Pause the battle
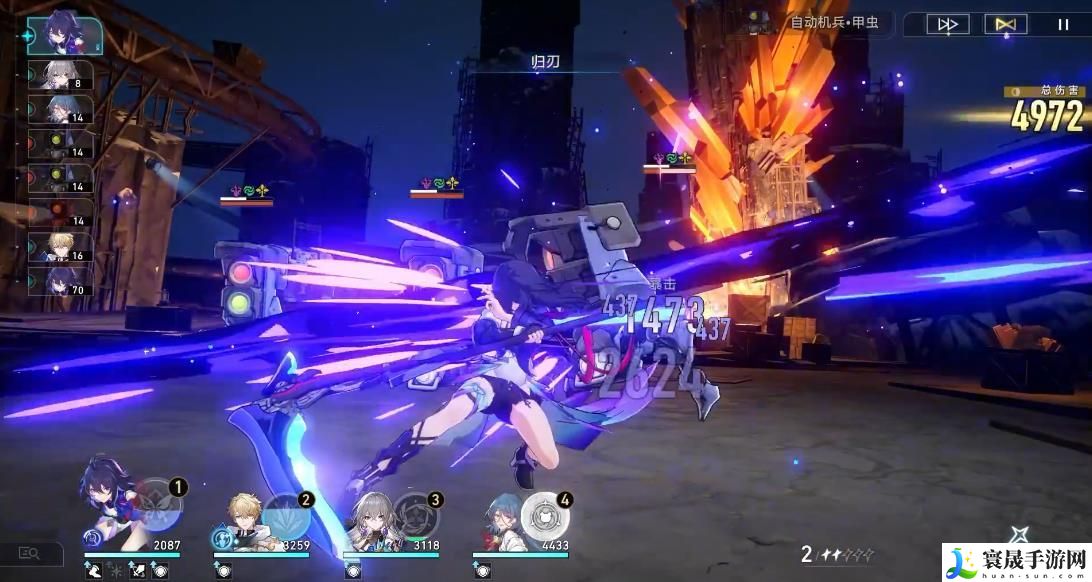1092x582 pixels. (1062, 24)
